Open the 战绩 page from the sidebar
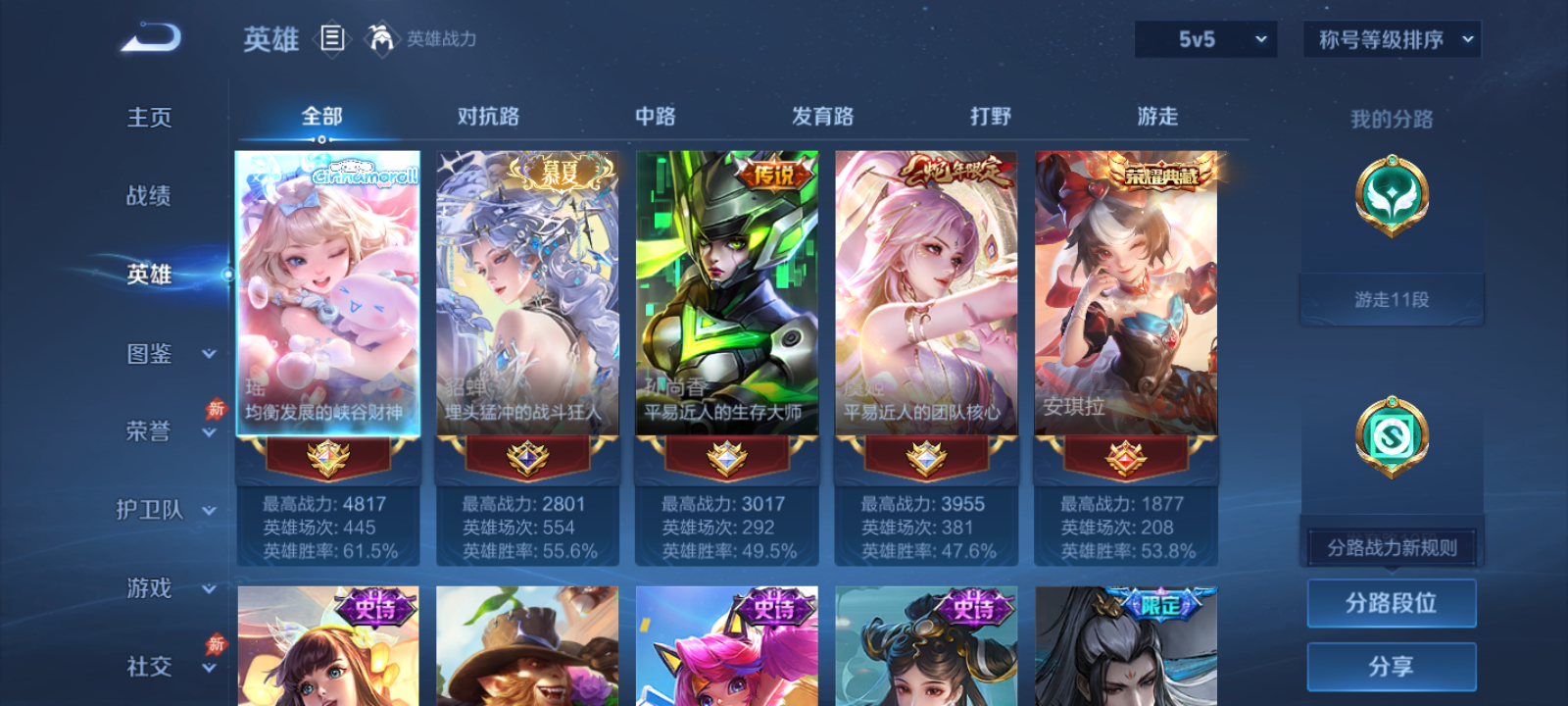Viewport: 1568px width, 706px height. 149,196
